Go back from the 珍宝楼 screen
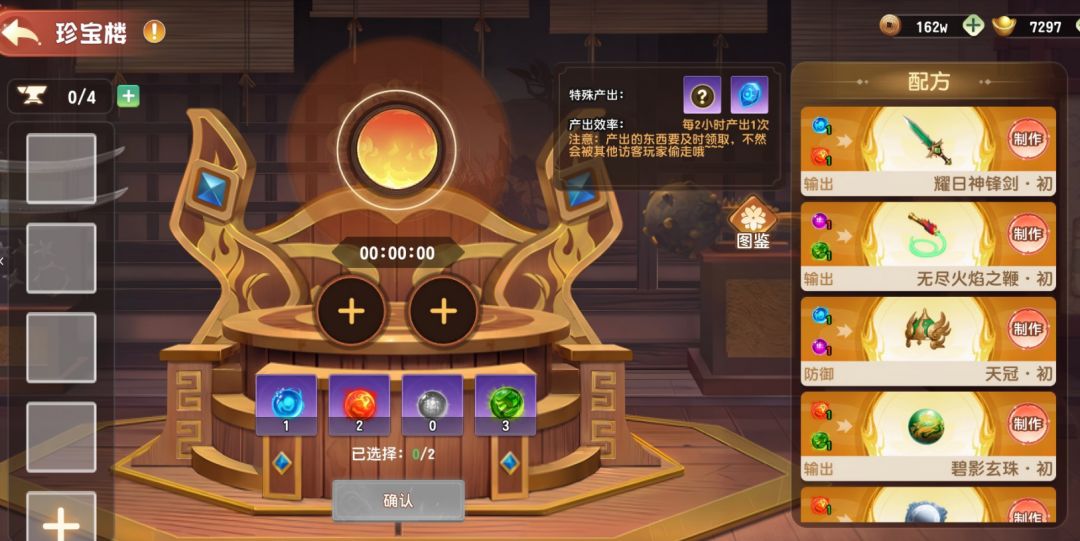This screenshot has height=541, width=1080. (22, 33)
